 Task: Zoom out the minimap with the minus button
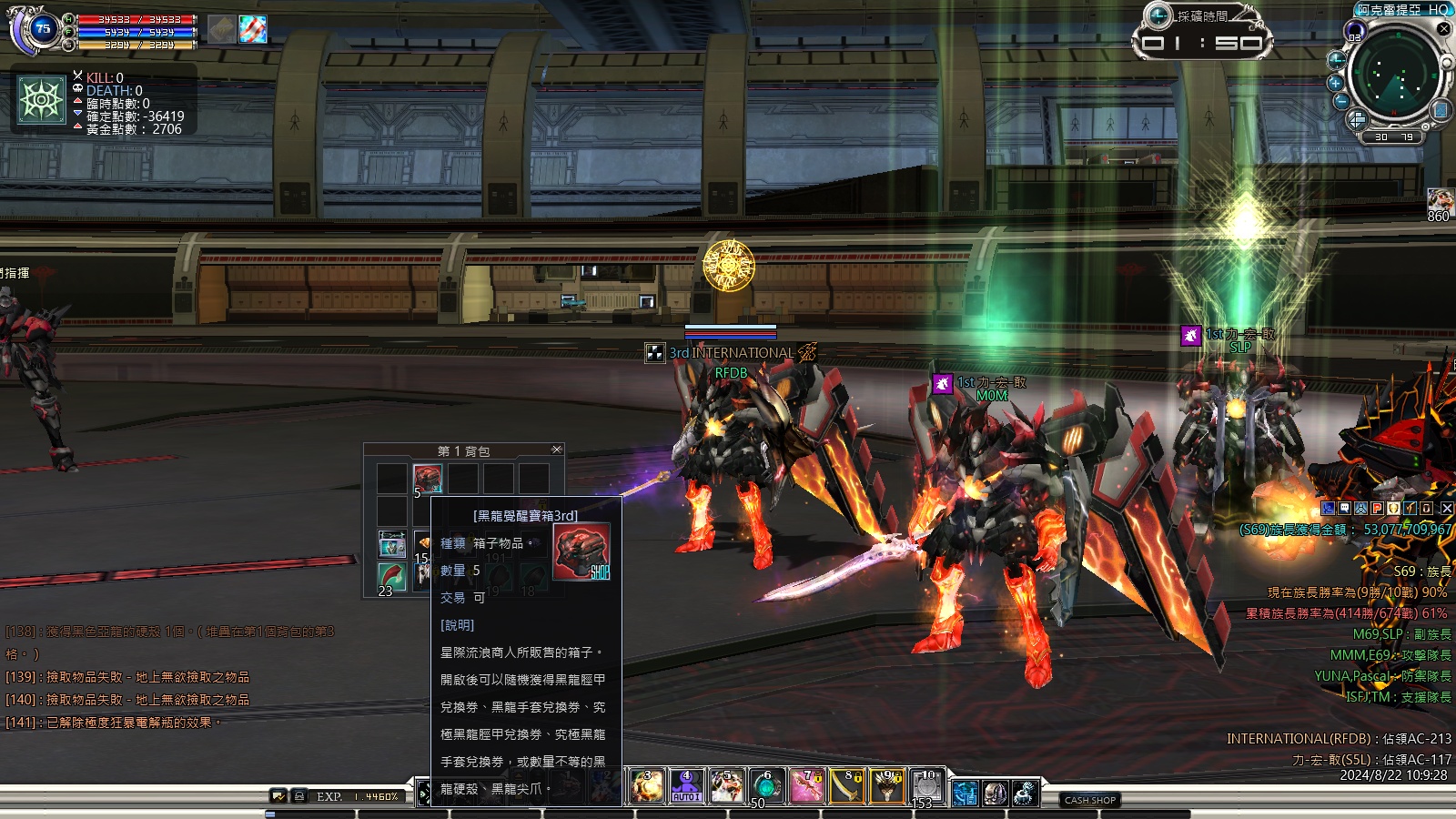coord(1341,102)
